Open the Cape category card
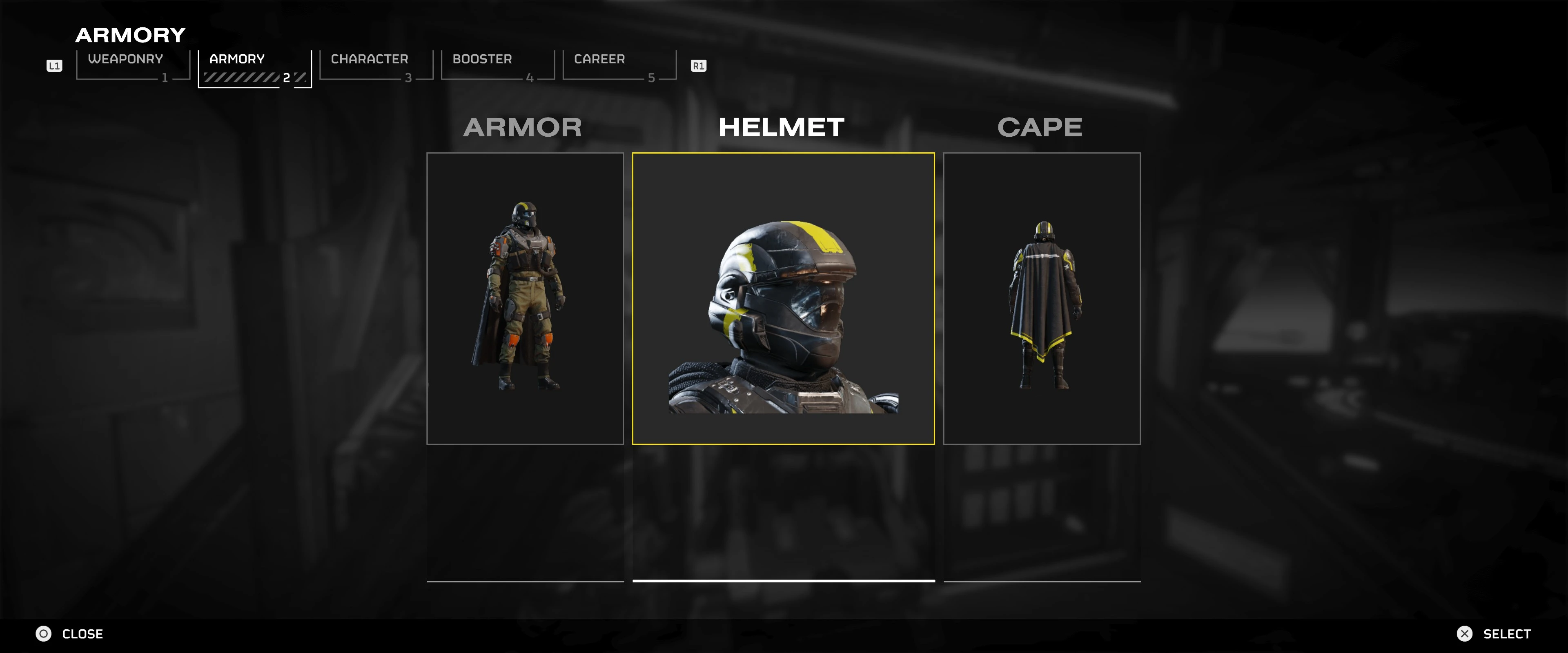This screenshot has width=1568, height=653. [1041, 298]
